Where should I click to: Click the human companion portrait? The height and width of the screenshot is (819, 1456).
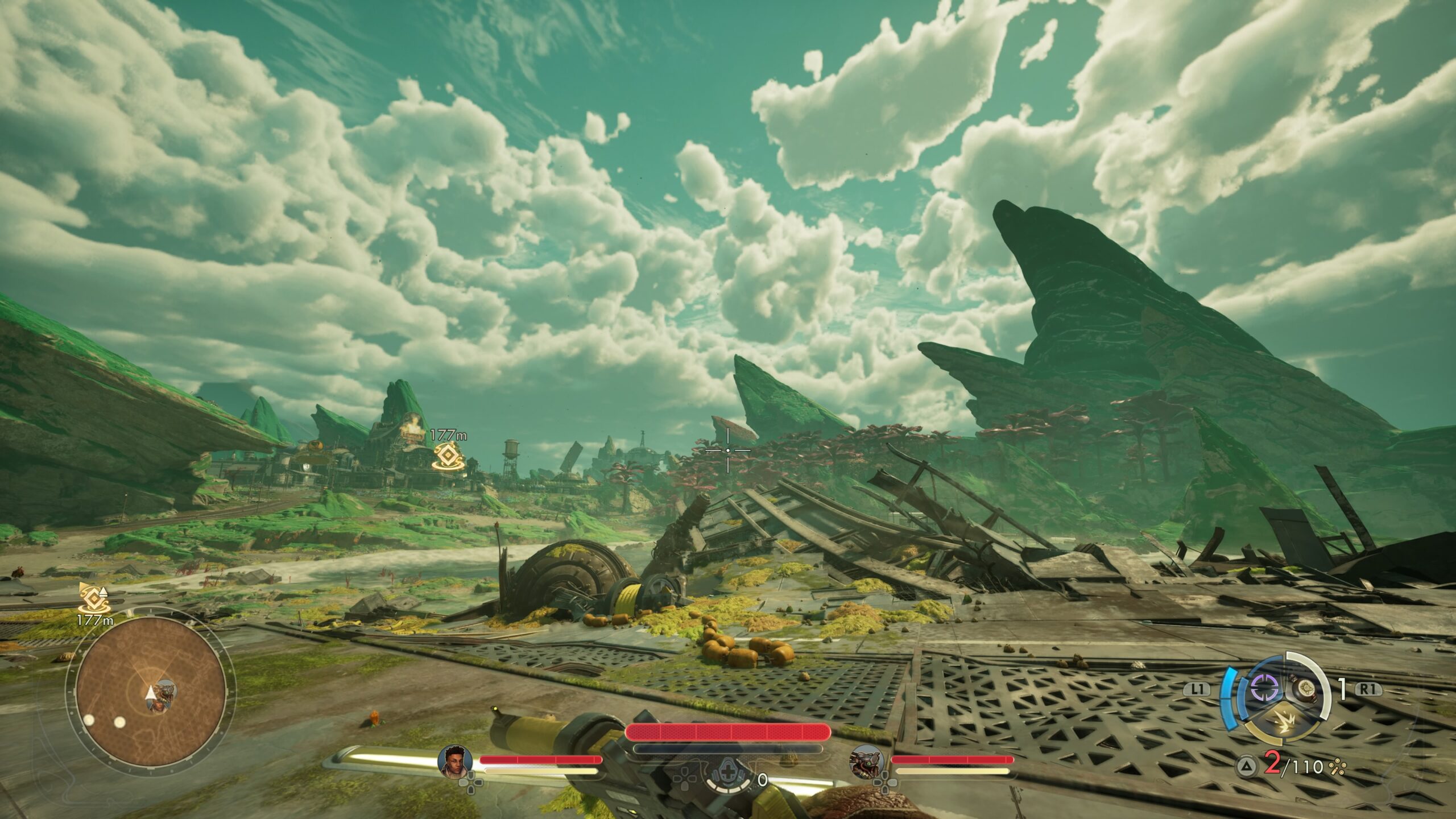(x=455, y=761)
